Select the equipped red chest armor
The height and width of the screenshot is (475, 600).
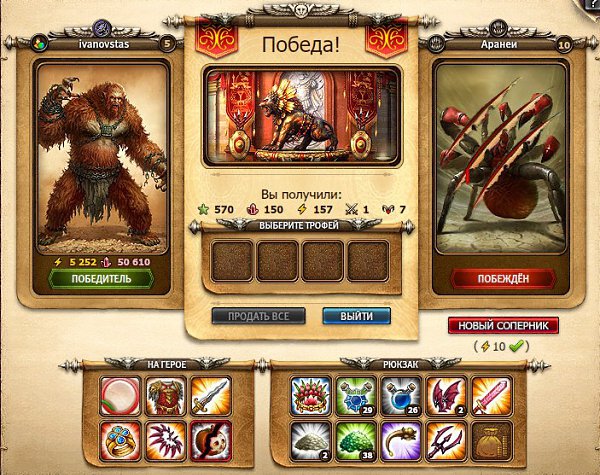coord(162,395)
